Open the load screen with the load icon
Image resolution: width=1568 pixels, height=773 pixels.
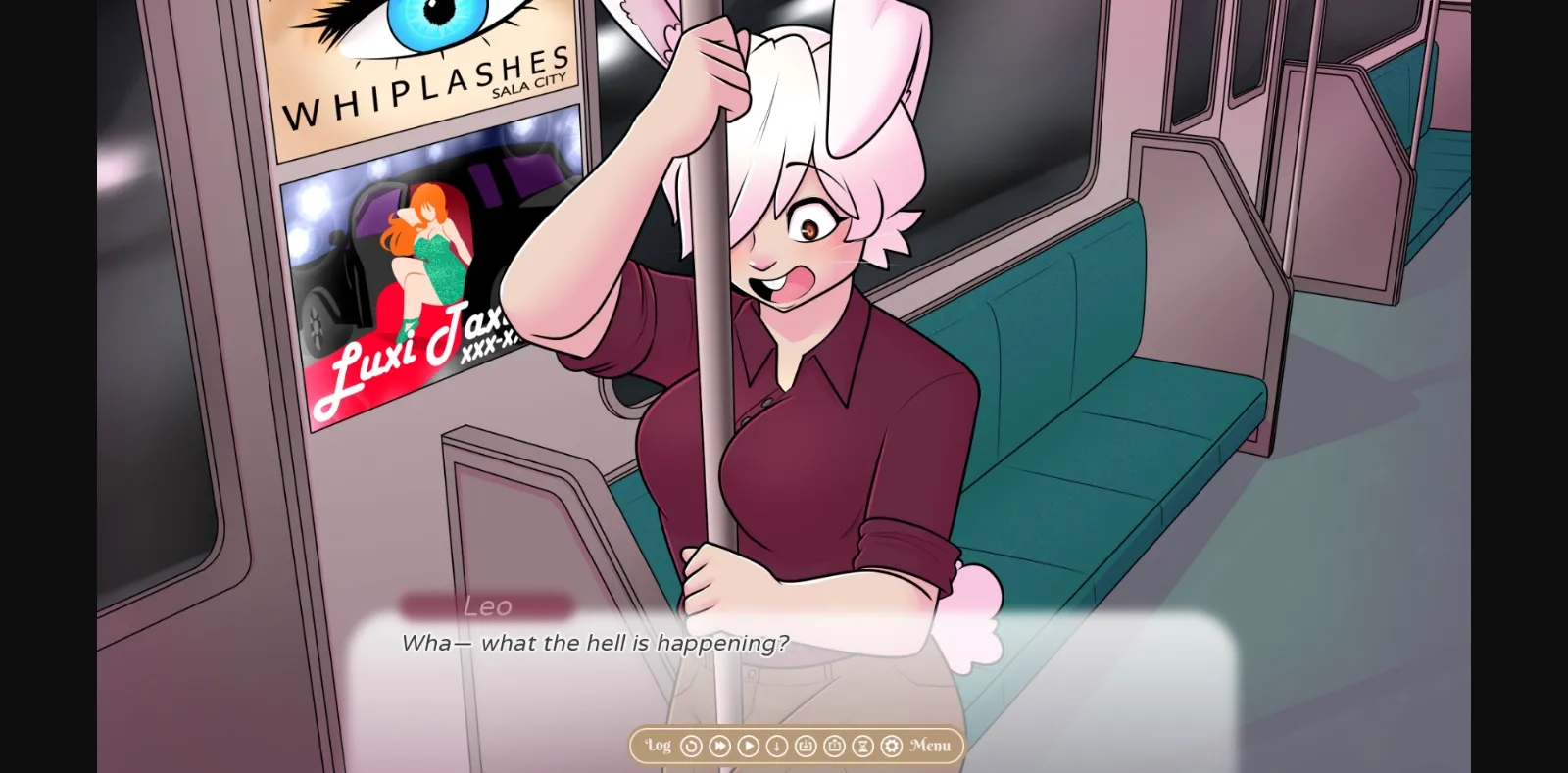click(x=833, y=746)
